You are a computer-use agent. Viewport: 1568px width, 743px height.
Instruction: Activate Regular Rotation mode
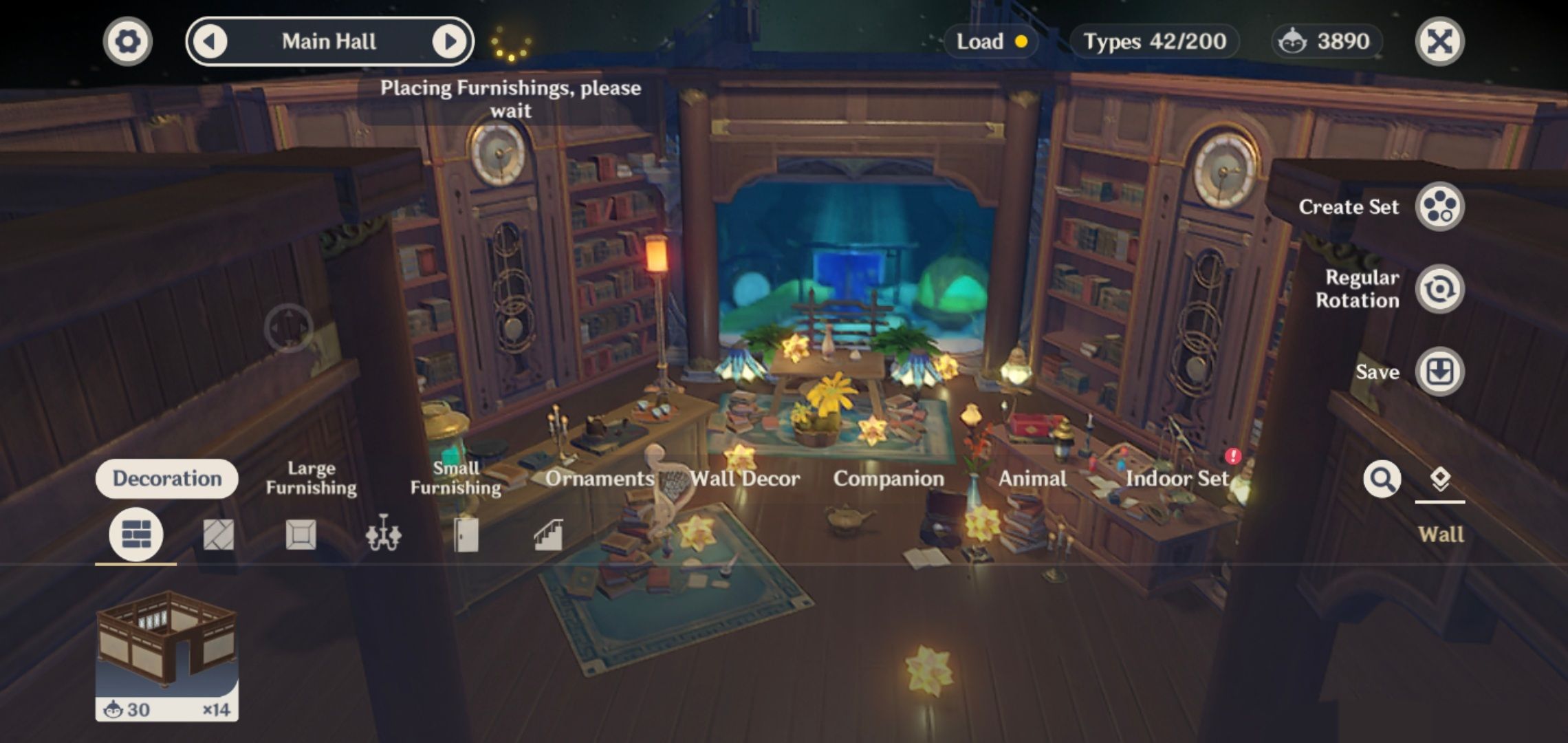[1439, 289]
